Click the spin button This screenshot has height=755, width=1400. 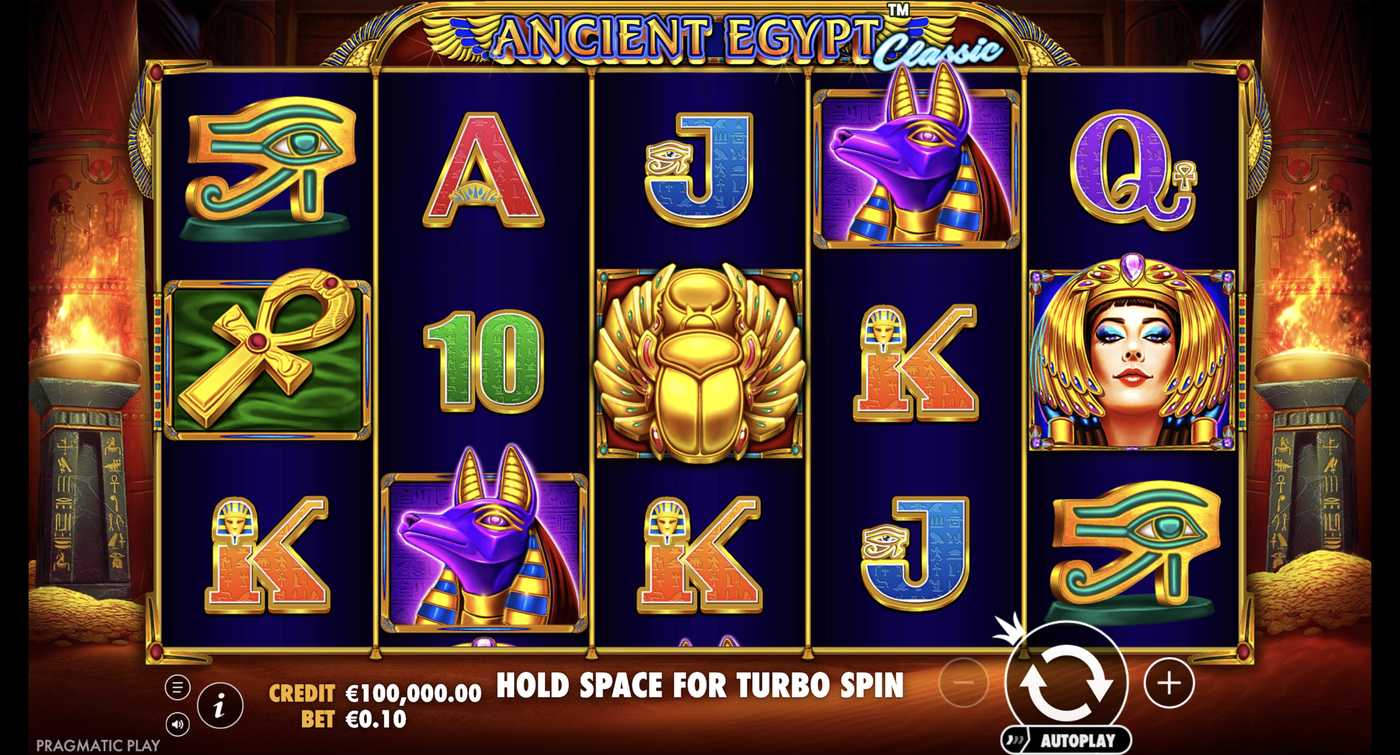tap(1069, 685)
